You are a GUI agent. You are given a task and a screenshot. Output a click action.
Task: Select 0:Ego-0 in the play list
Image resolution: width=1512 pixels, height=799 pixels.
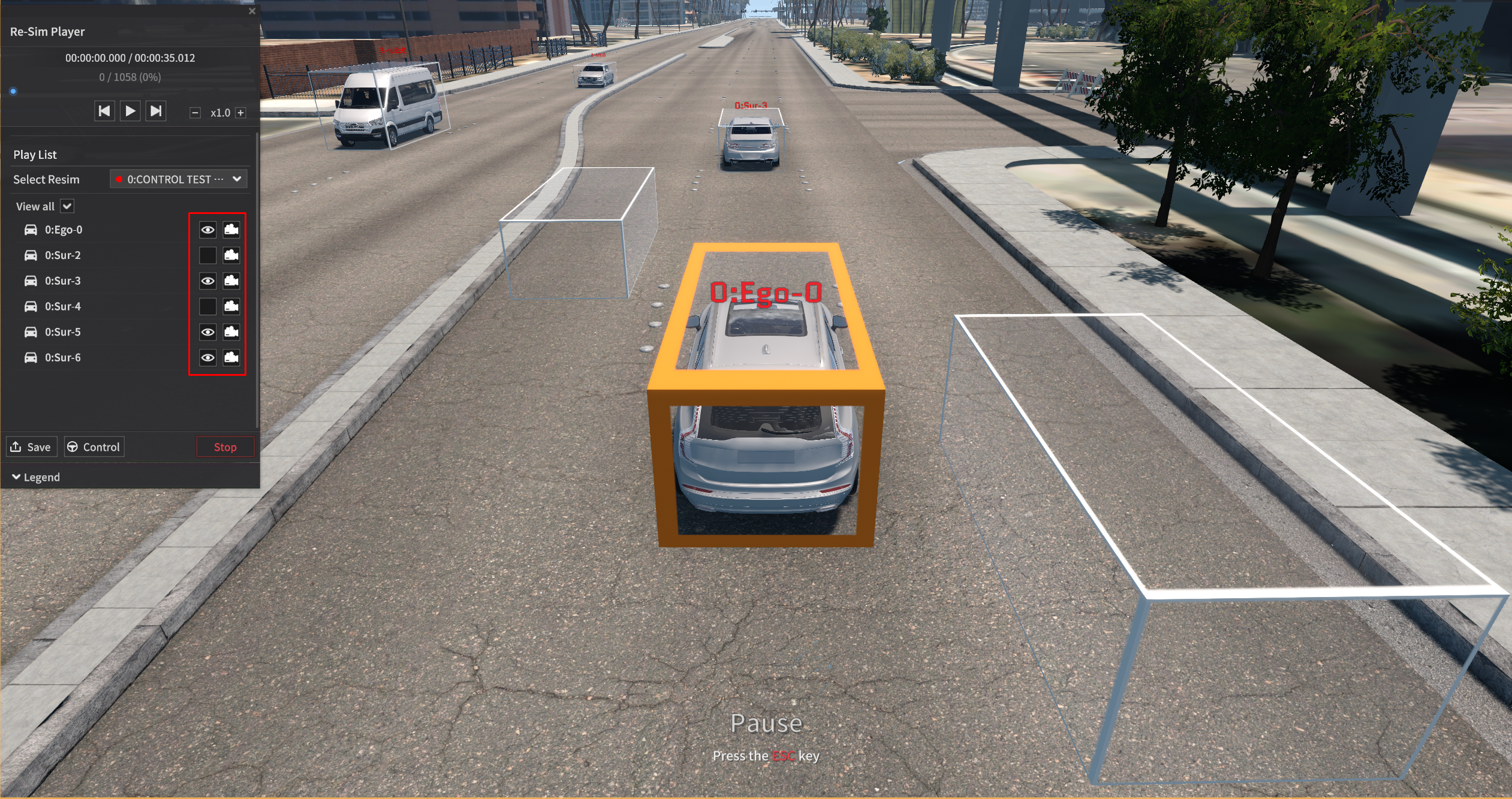click(x=64, y=230)
